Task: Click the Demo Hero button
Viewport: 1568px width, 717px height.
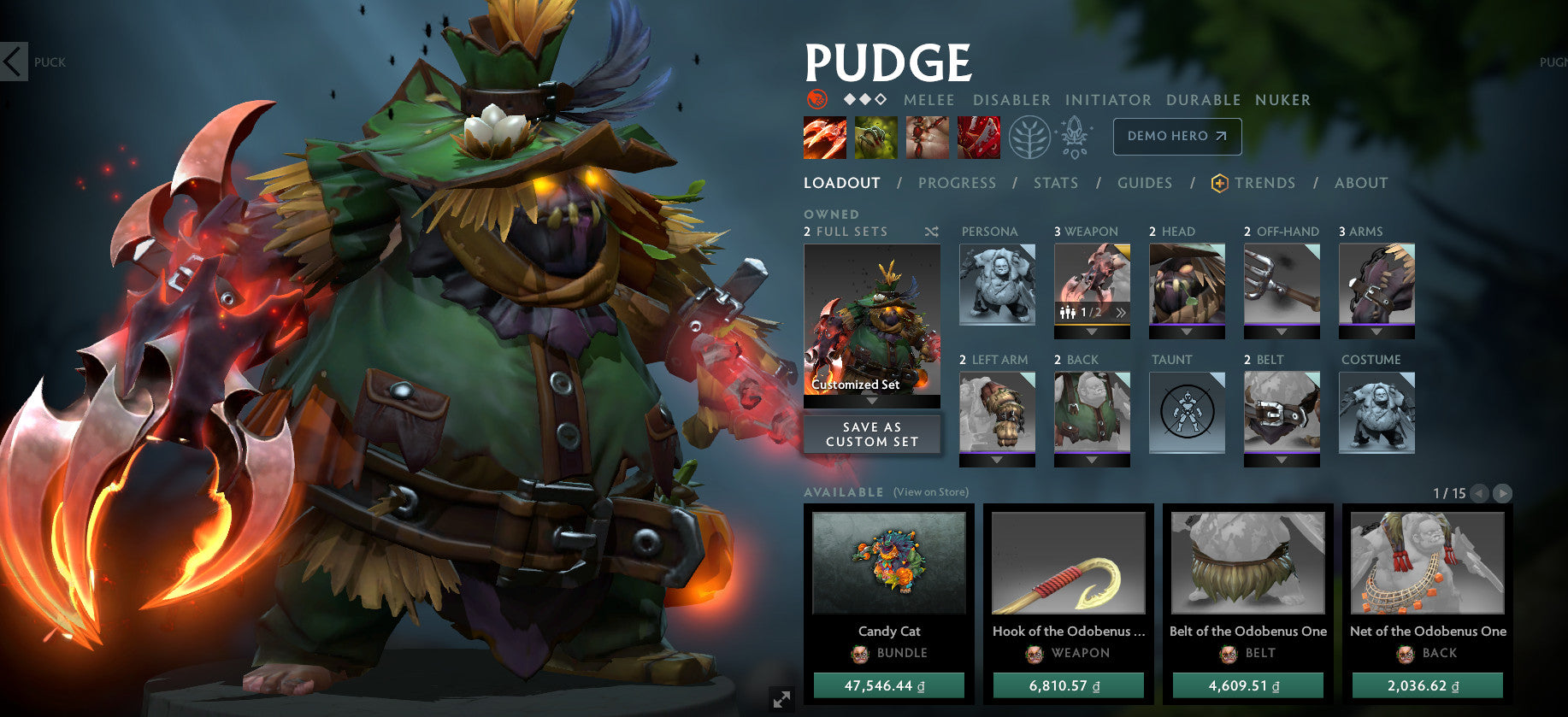Action: (x=1177, y=136)
